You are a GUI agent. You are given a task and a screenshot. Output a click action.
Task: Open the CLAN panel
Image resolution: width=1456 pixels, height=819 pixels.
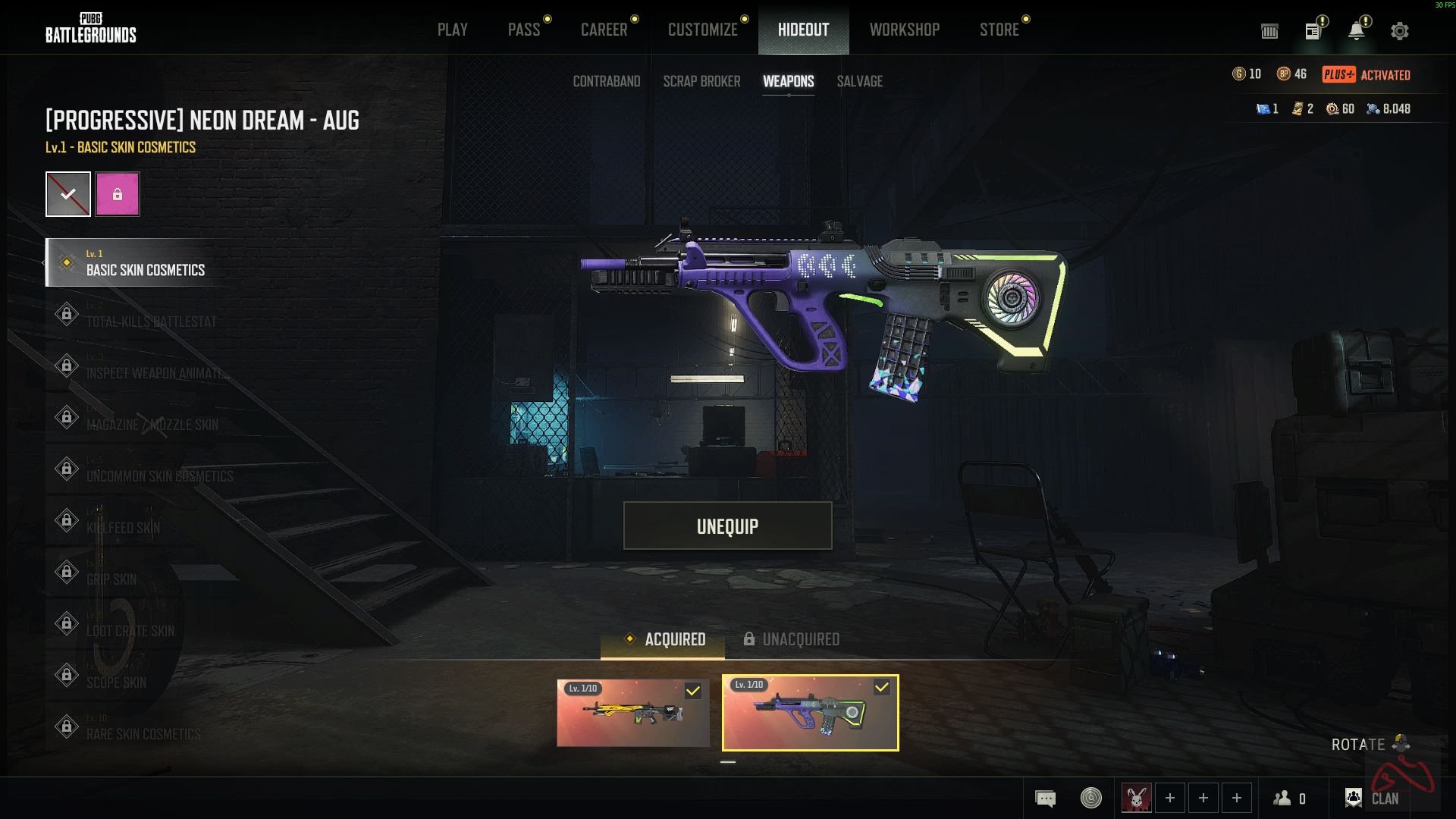pos(1373,798)
